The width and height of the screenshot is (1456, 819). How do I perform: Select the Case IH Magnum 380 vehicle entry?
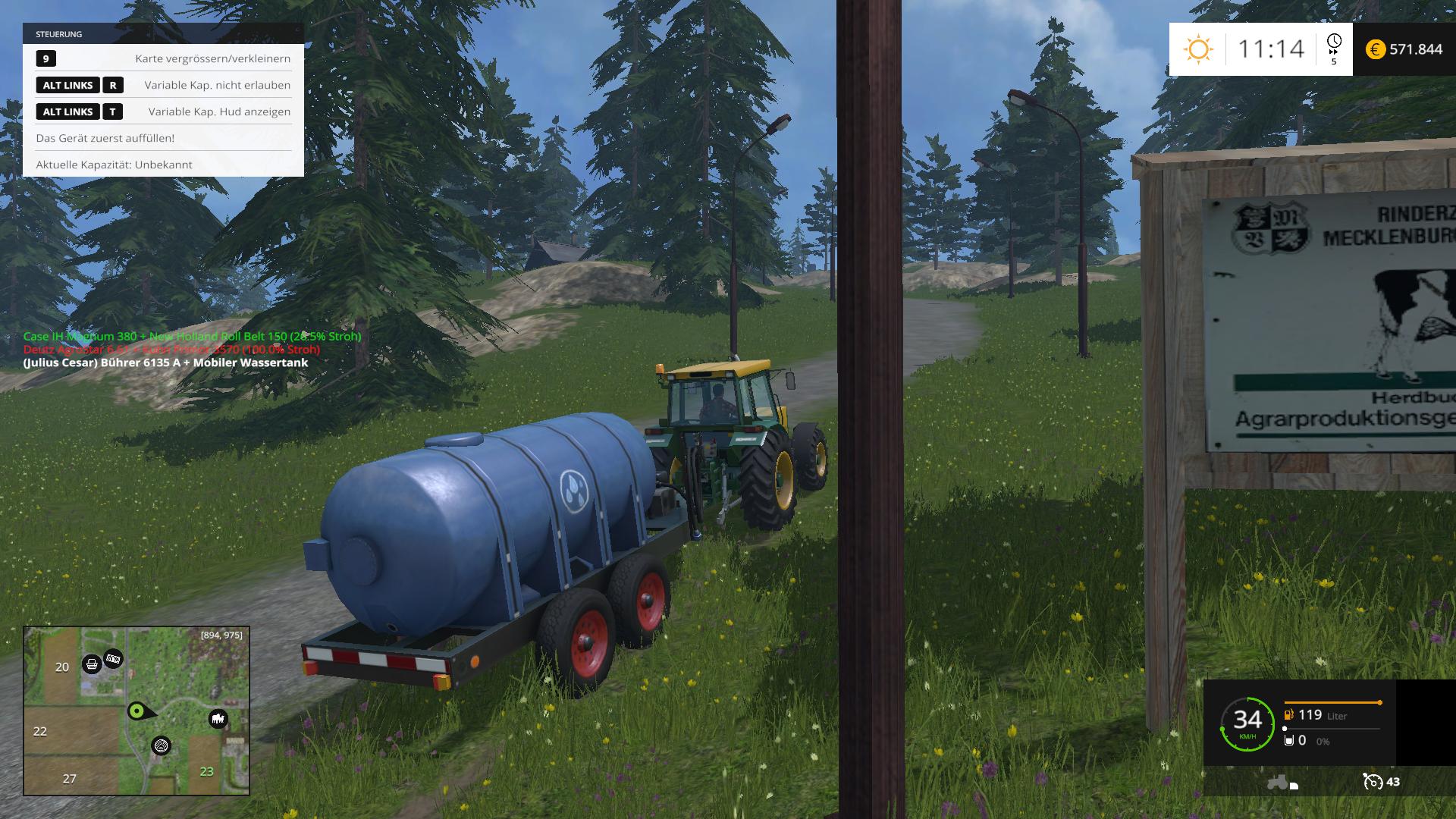tap(192, 336)
